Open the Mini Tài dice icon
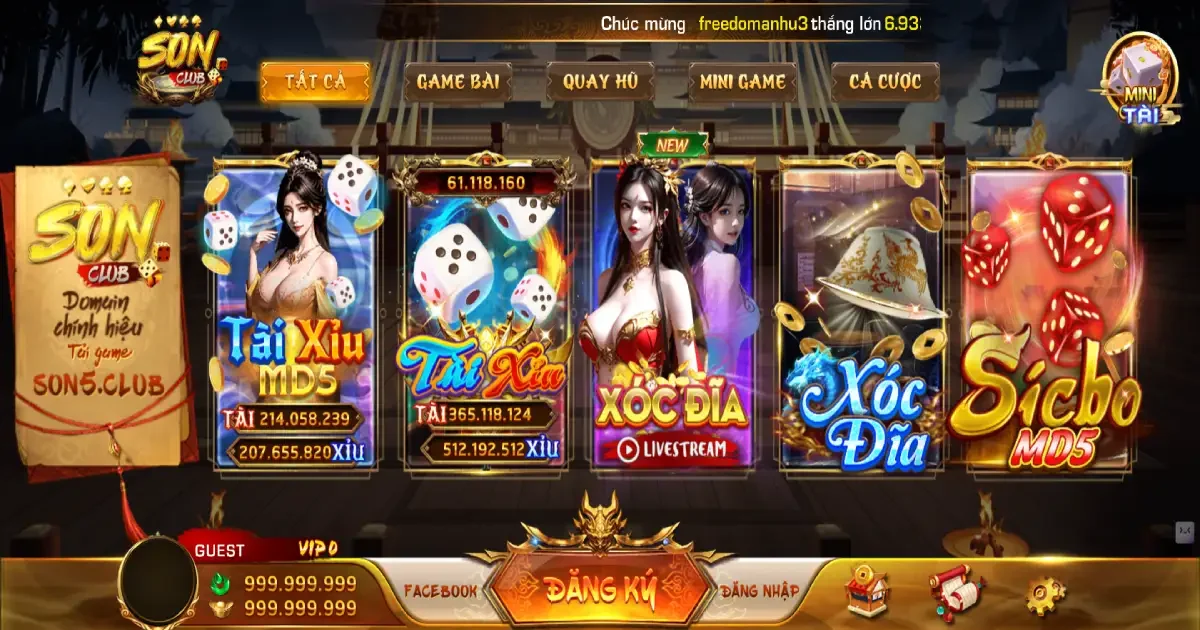The image size is (1200, 630). coord(1140,80)
